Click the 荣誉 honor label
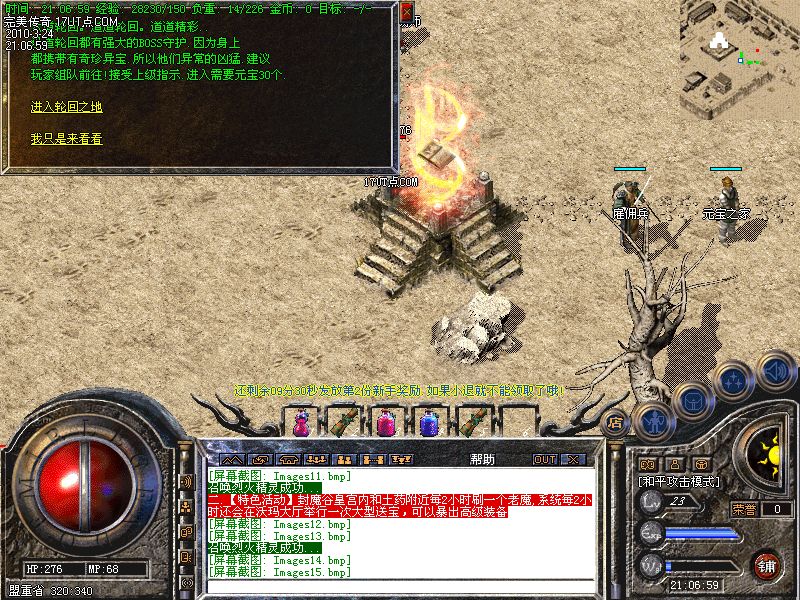Screen dimensions: 800x600 tap(743, 508)
